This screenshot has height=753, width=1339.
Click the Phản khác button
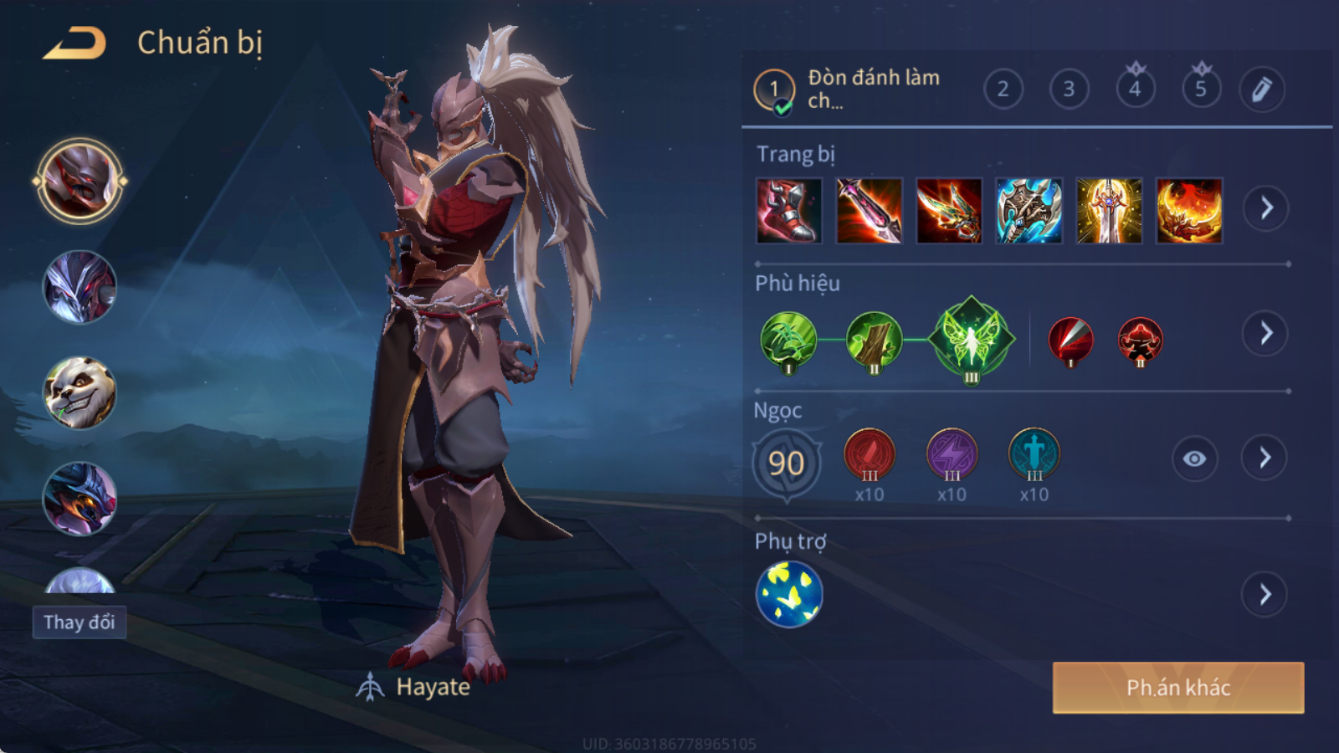click(1178, 688)
